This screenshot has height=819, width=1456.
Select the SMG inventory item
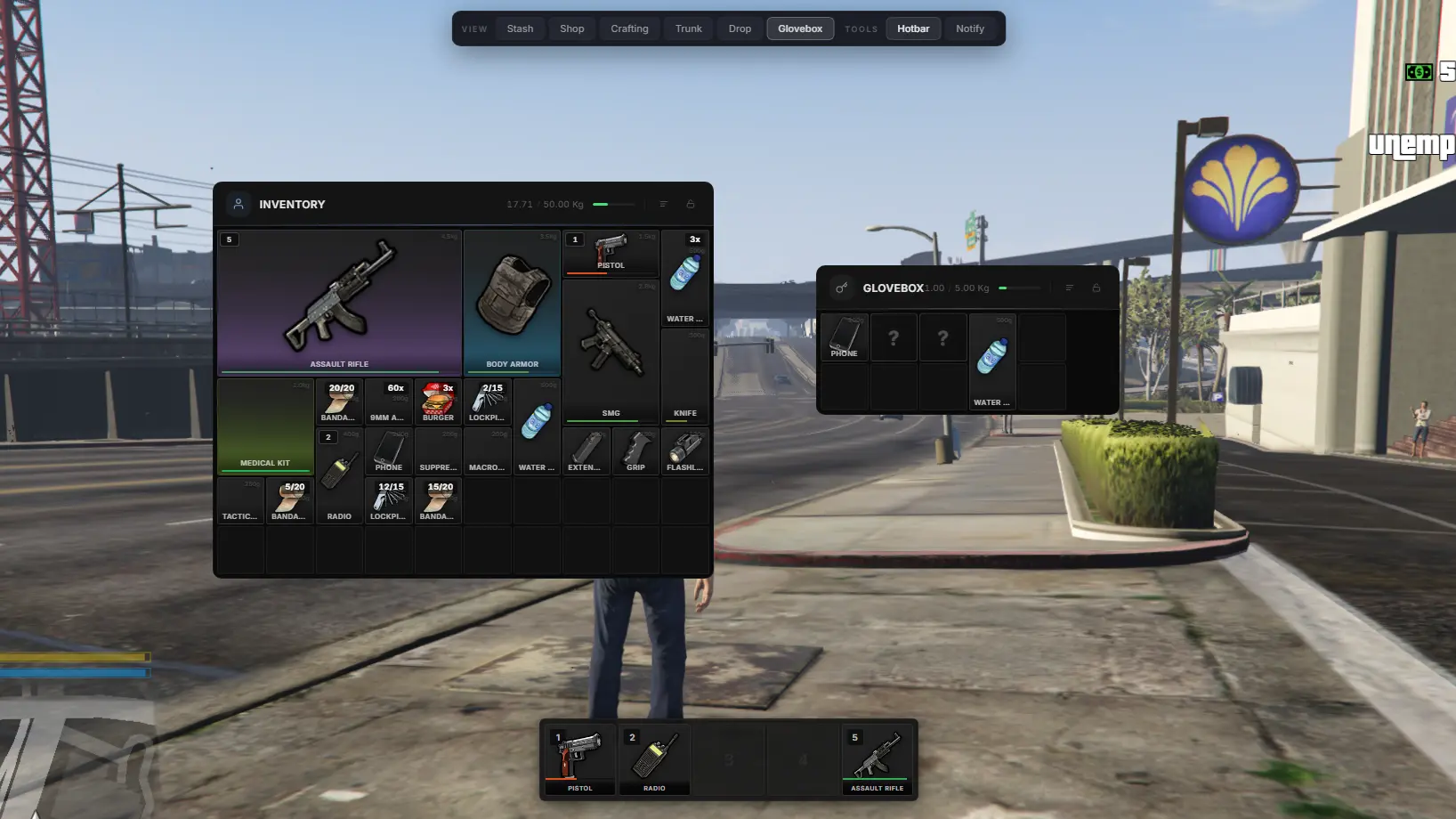(611, 351)
